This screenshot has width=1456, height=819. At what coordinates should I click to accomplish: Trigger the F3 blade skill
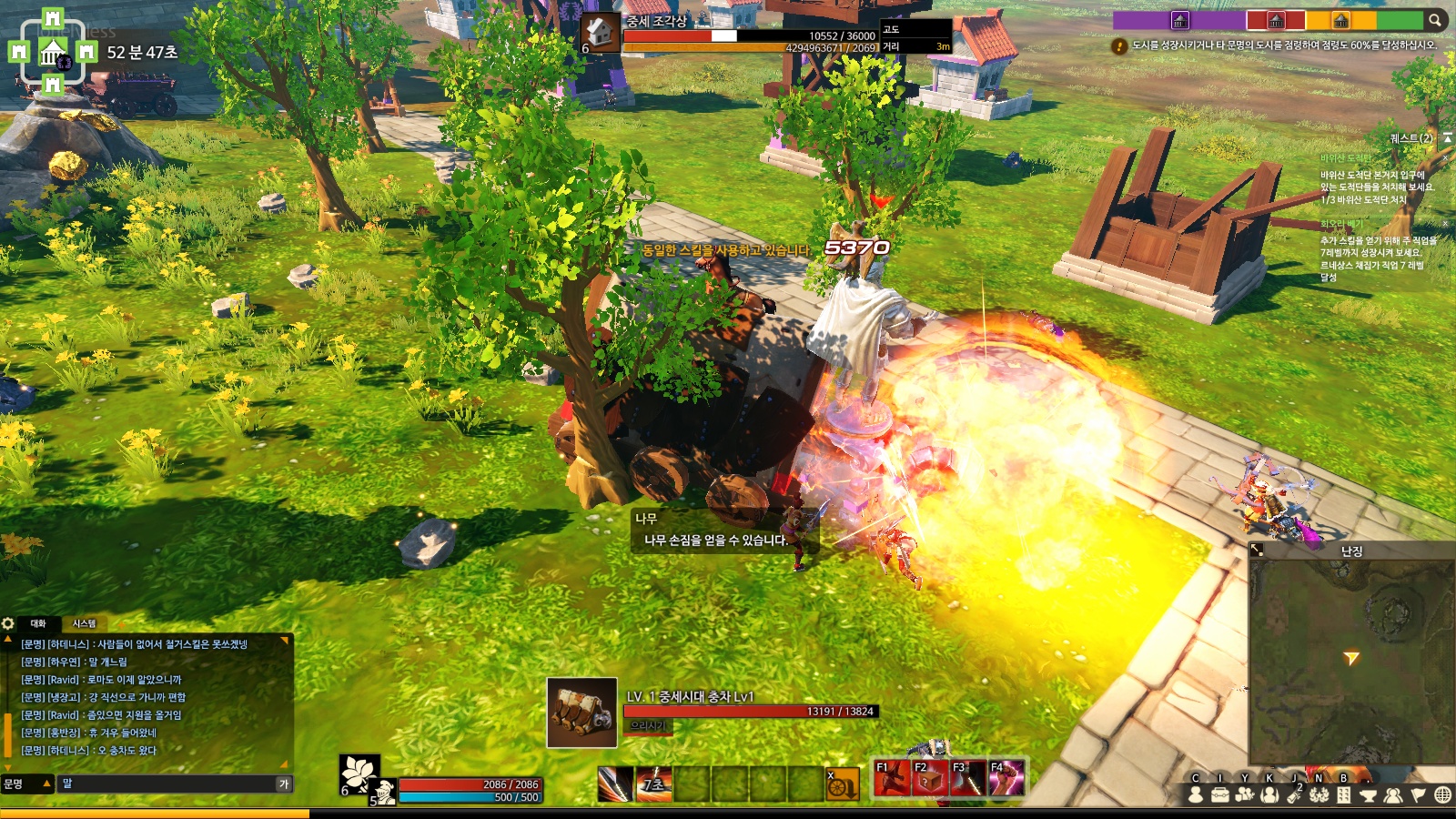(968, 779)
